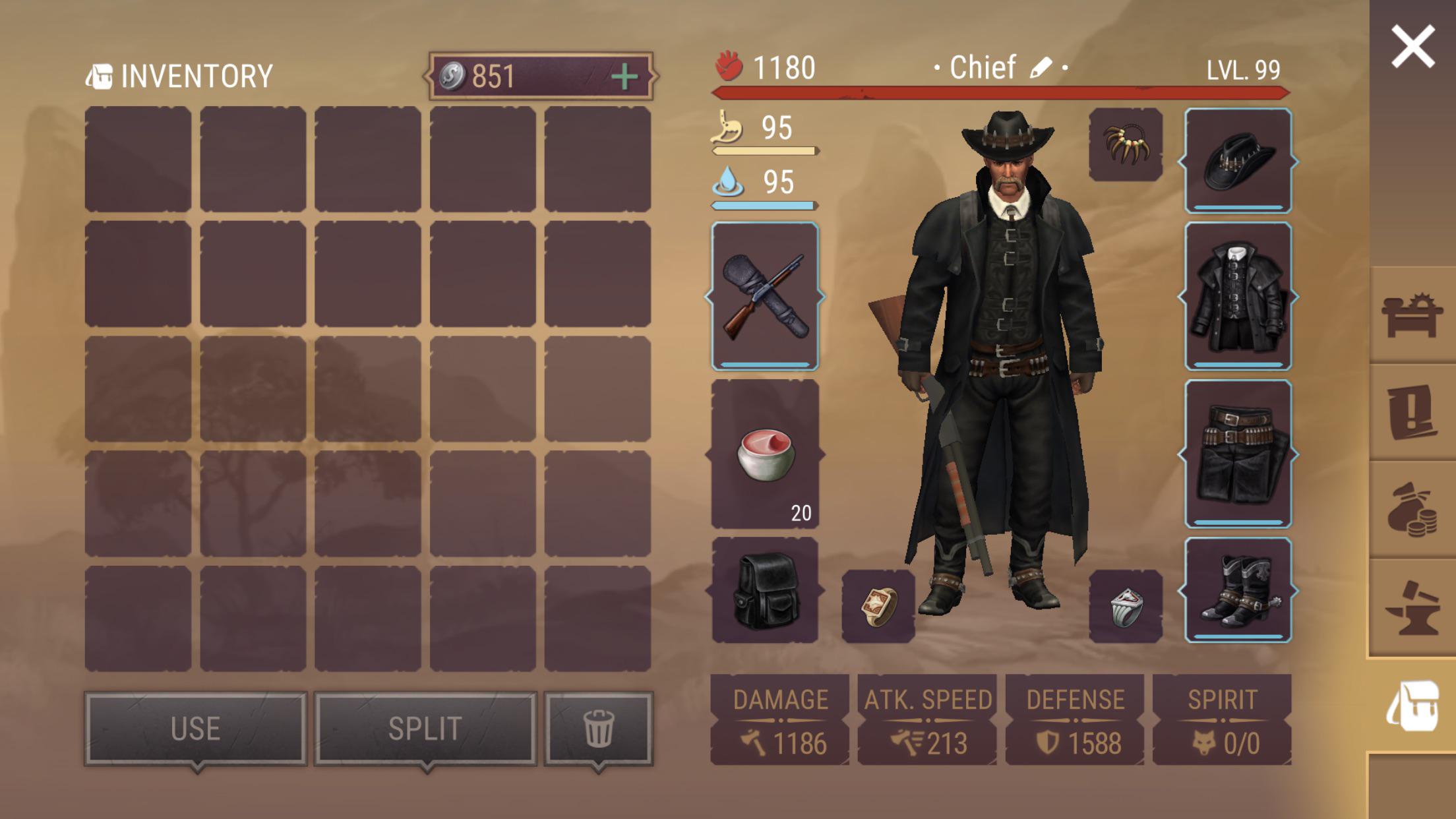The width and height of the screenshot is (1456, 819).
Task: Select the black backpack slot
Action: 765,590
